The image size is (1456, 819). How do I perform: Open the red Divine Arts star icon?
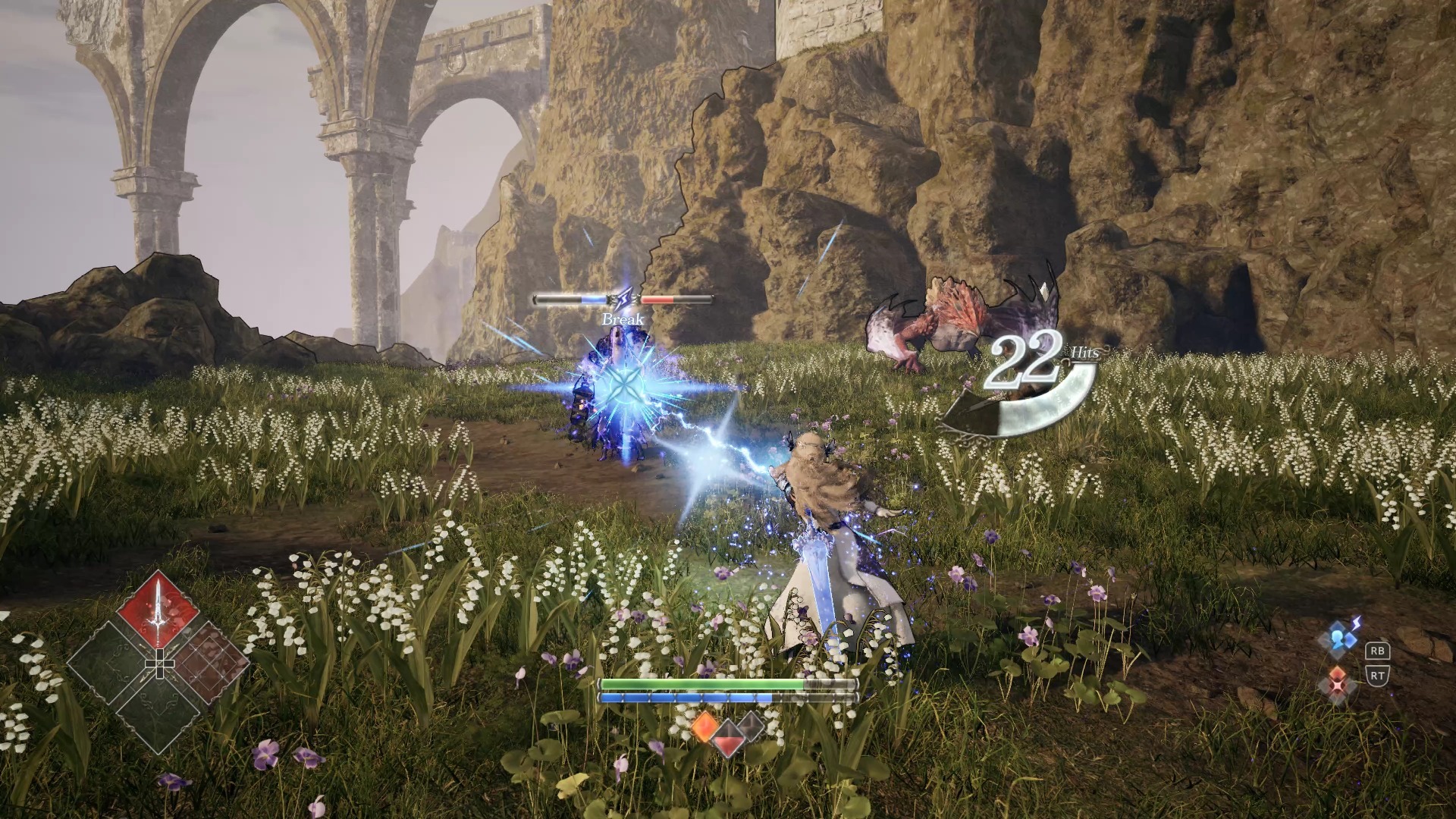point(1338,680)
